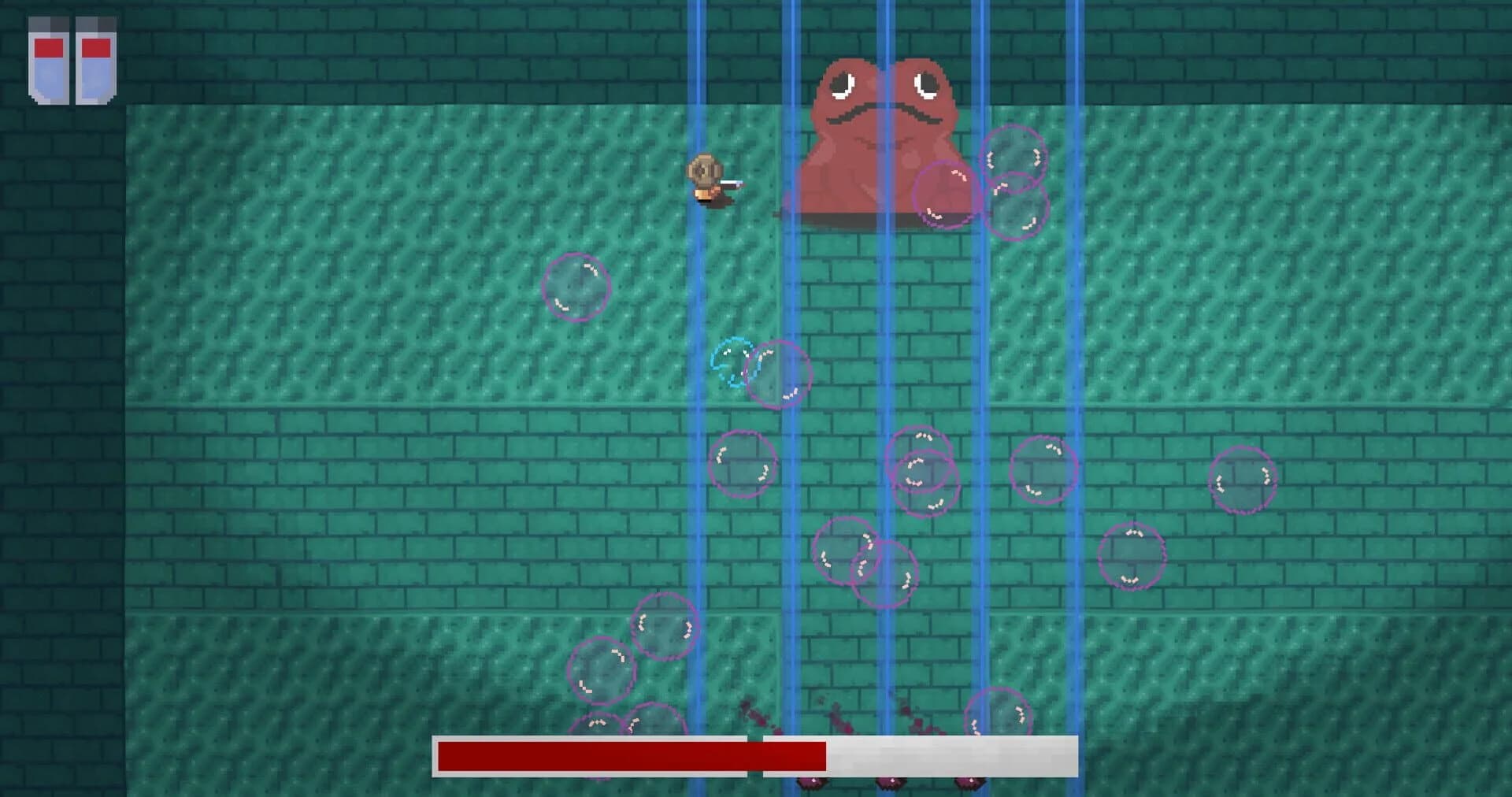Click the blue beam passing through the frog's face
This screenshot has width=1512, height=797.
pos(886,118)
